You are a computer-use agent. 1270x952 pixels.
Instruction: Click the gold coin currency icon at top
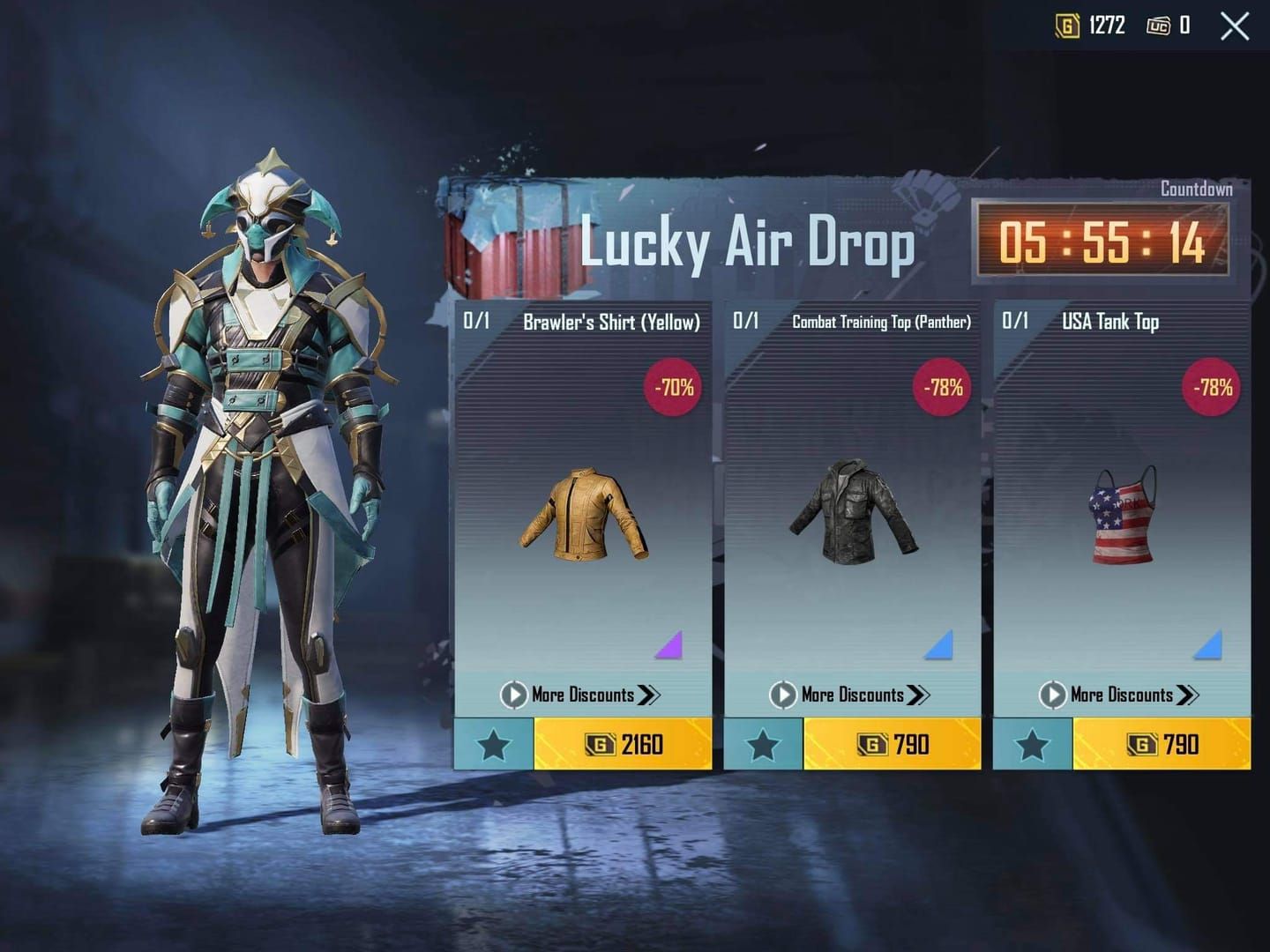point(1067,26)
